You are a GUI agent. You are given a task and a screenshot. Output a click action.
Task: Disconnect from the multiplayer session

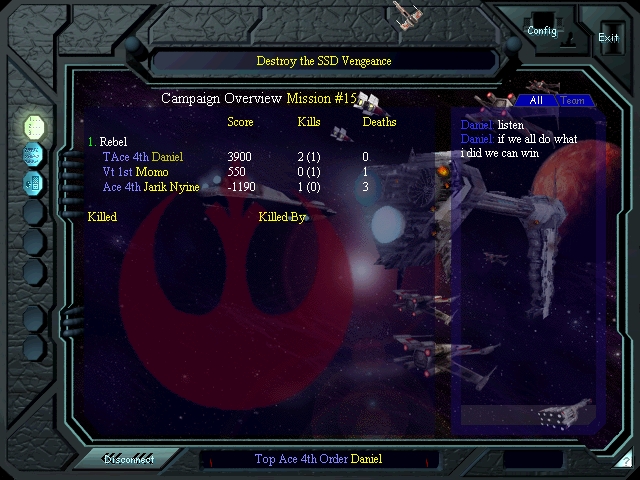pos(130,459)
